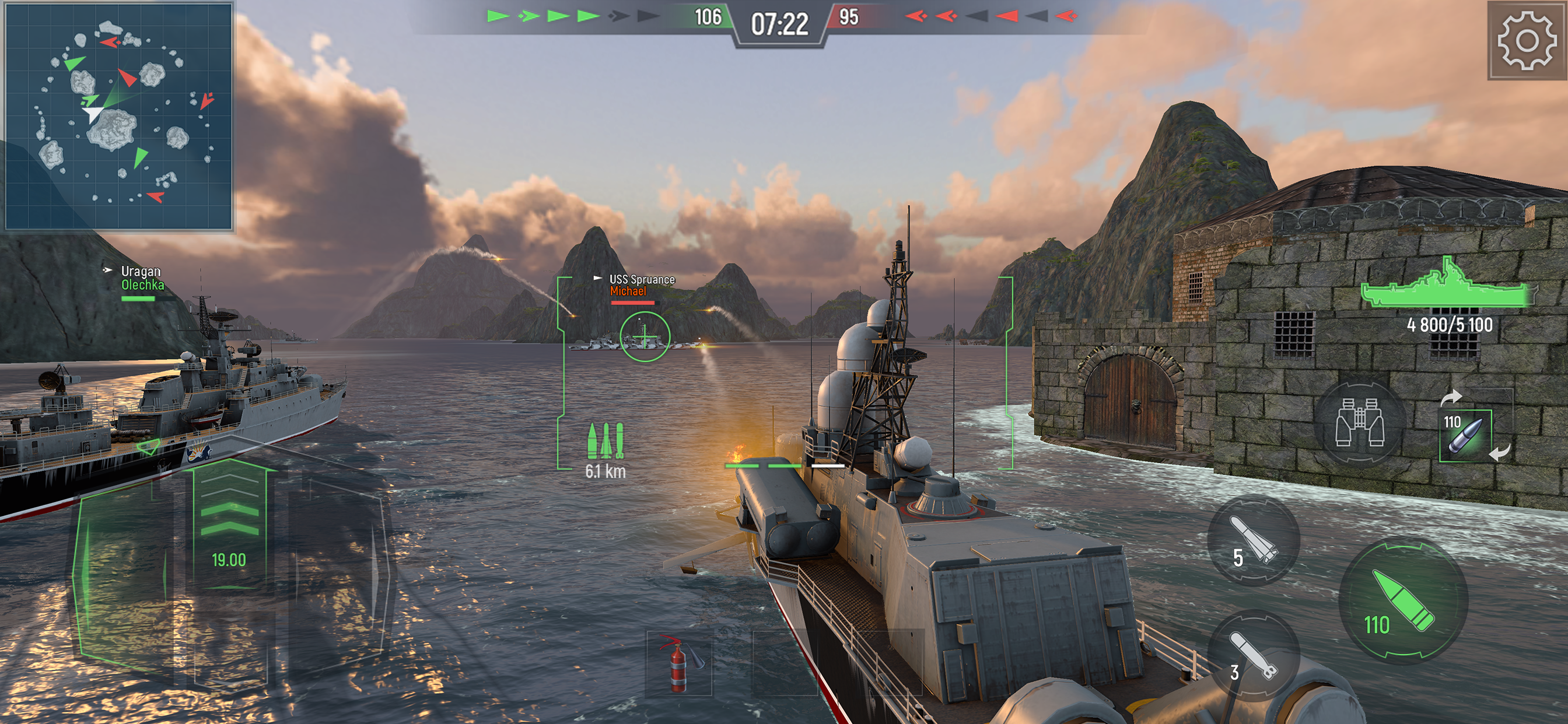The width and height of the screenshot is (1568, 724).
Task: Launch a torpedo from the 3-count slot
Action: pyautogui.click(x=1254, y=655)
